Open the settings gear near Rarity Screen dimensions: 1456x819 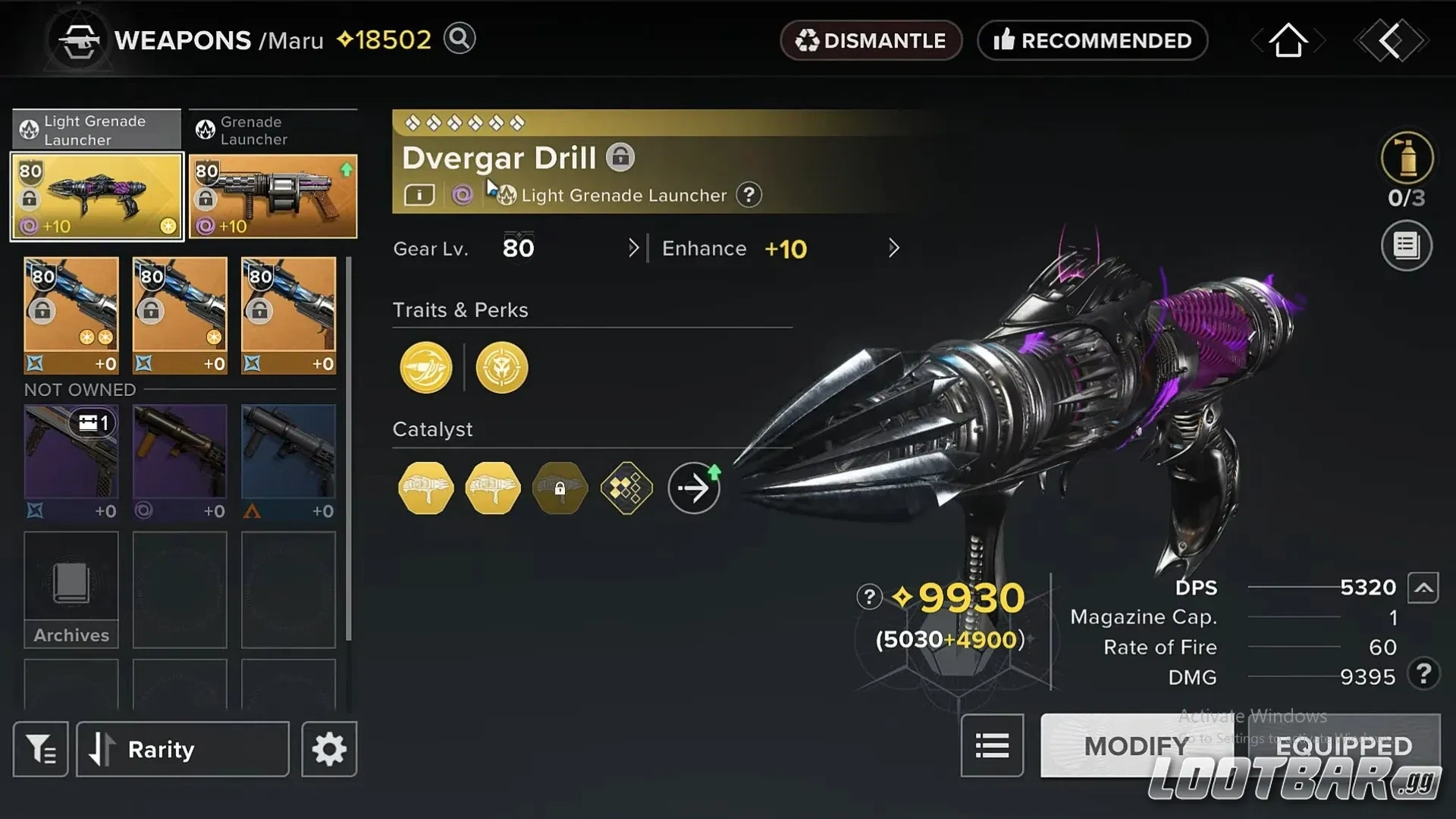coord(328,748)
